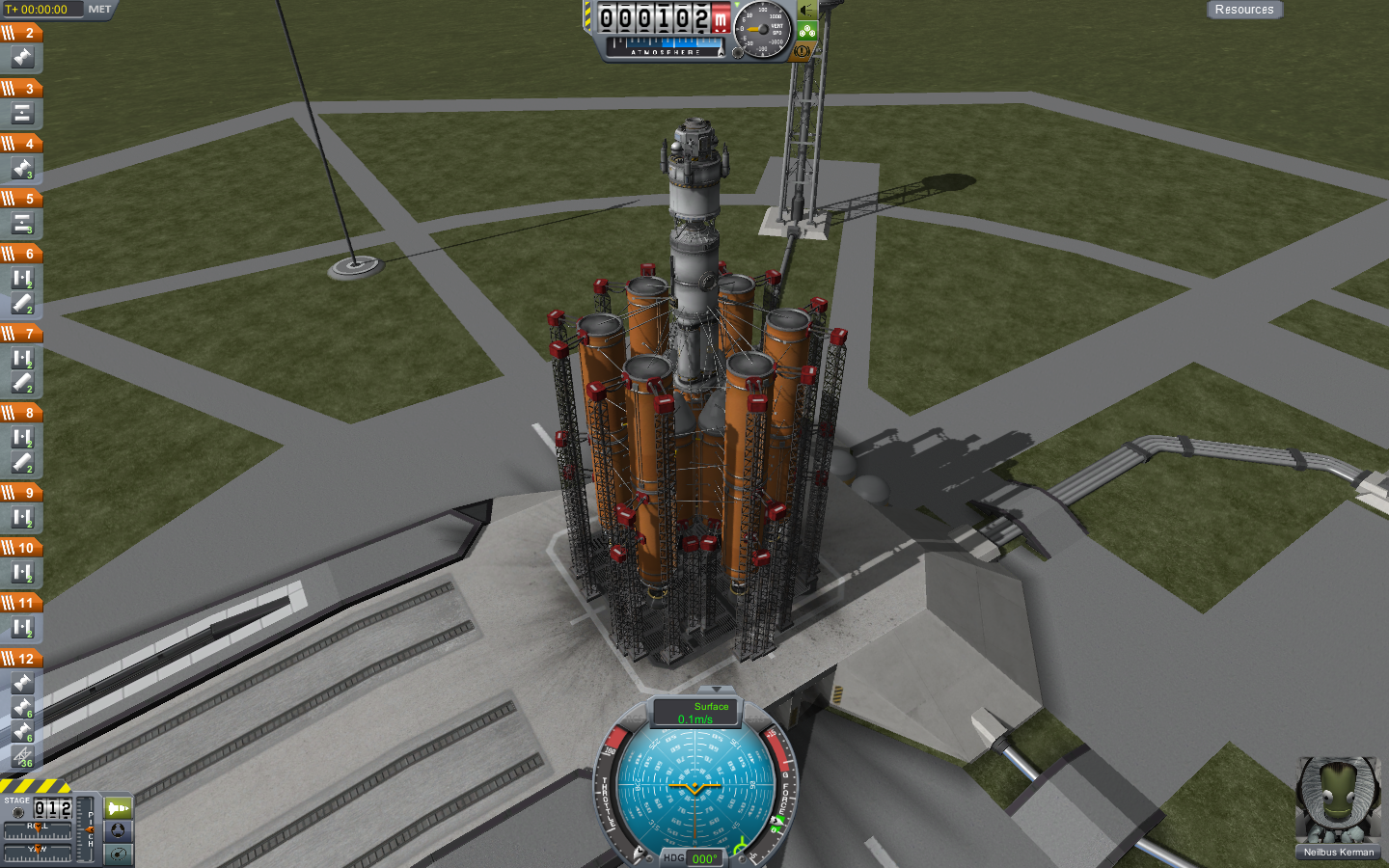Toggle the brakes warning button
The width and height of the screenshot is (1389, 868).
802,50
